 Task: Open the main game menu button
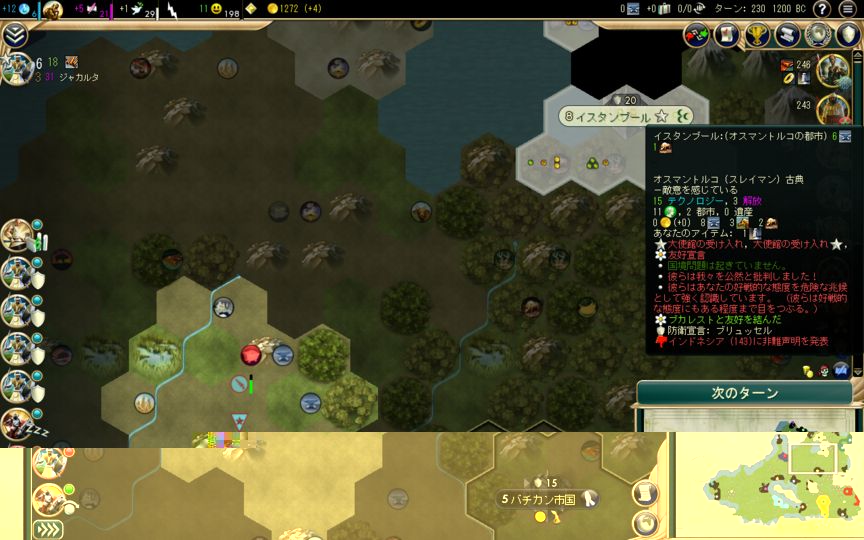(x=849, y=9)
